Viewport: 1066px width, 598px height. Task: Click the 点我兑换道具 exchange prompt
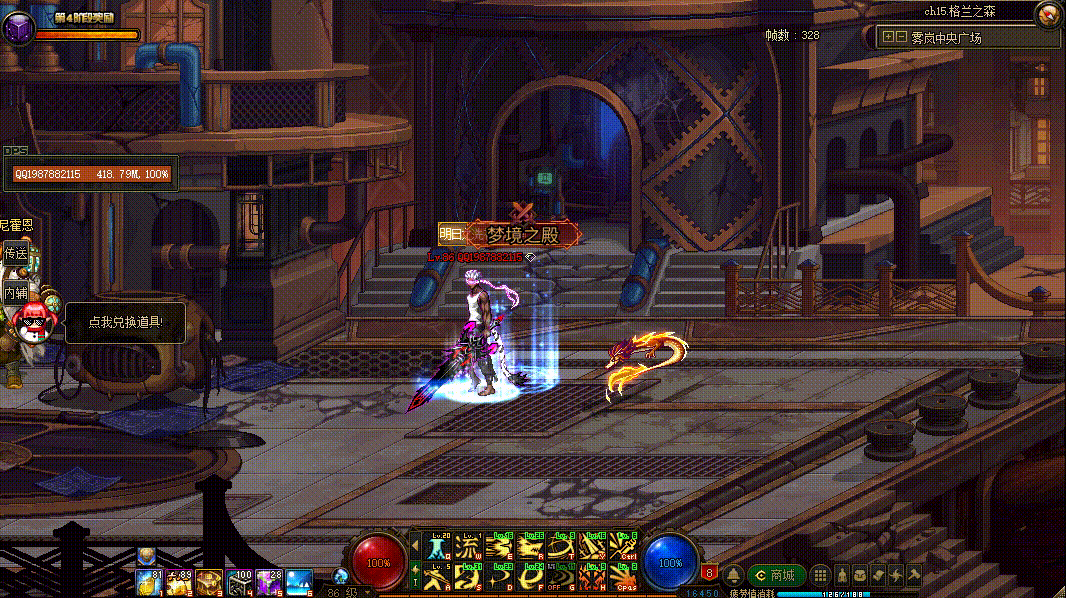tap(125, 323)
